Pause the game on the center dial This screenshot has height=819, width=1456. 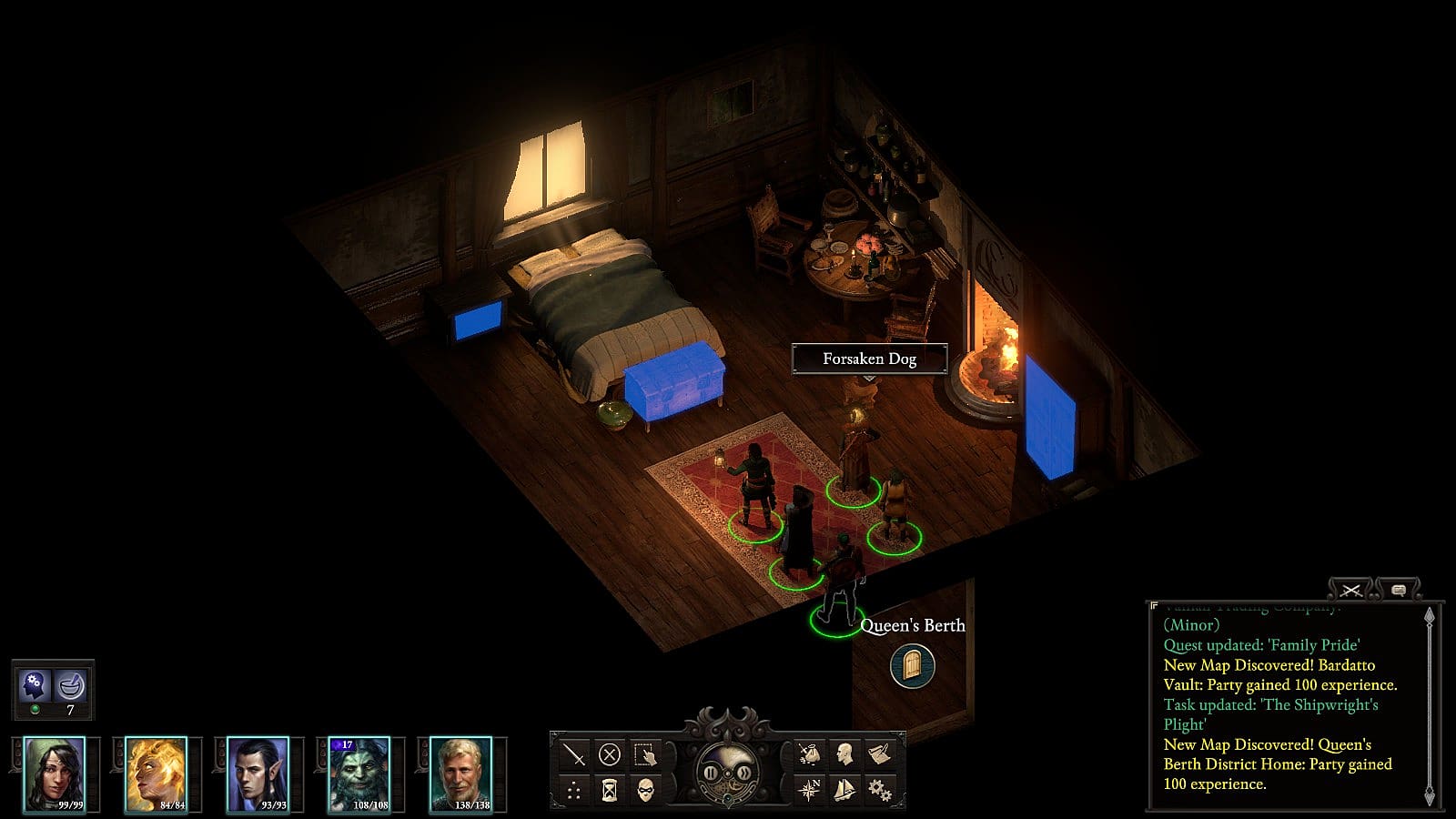coord(710,774)
